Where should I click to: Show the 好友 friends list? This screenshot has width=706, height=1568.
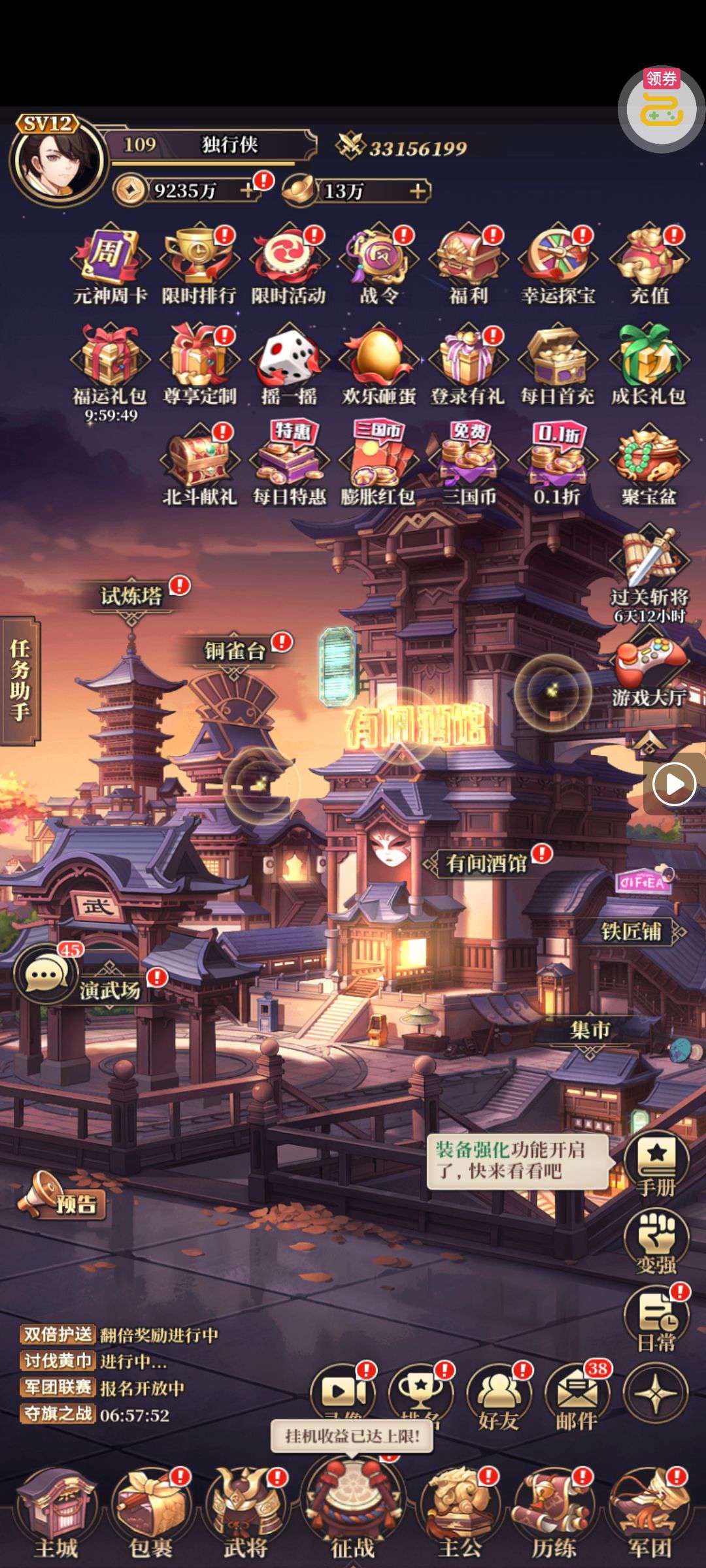(499, 1397)
